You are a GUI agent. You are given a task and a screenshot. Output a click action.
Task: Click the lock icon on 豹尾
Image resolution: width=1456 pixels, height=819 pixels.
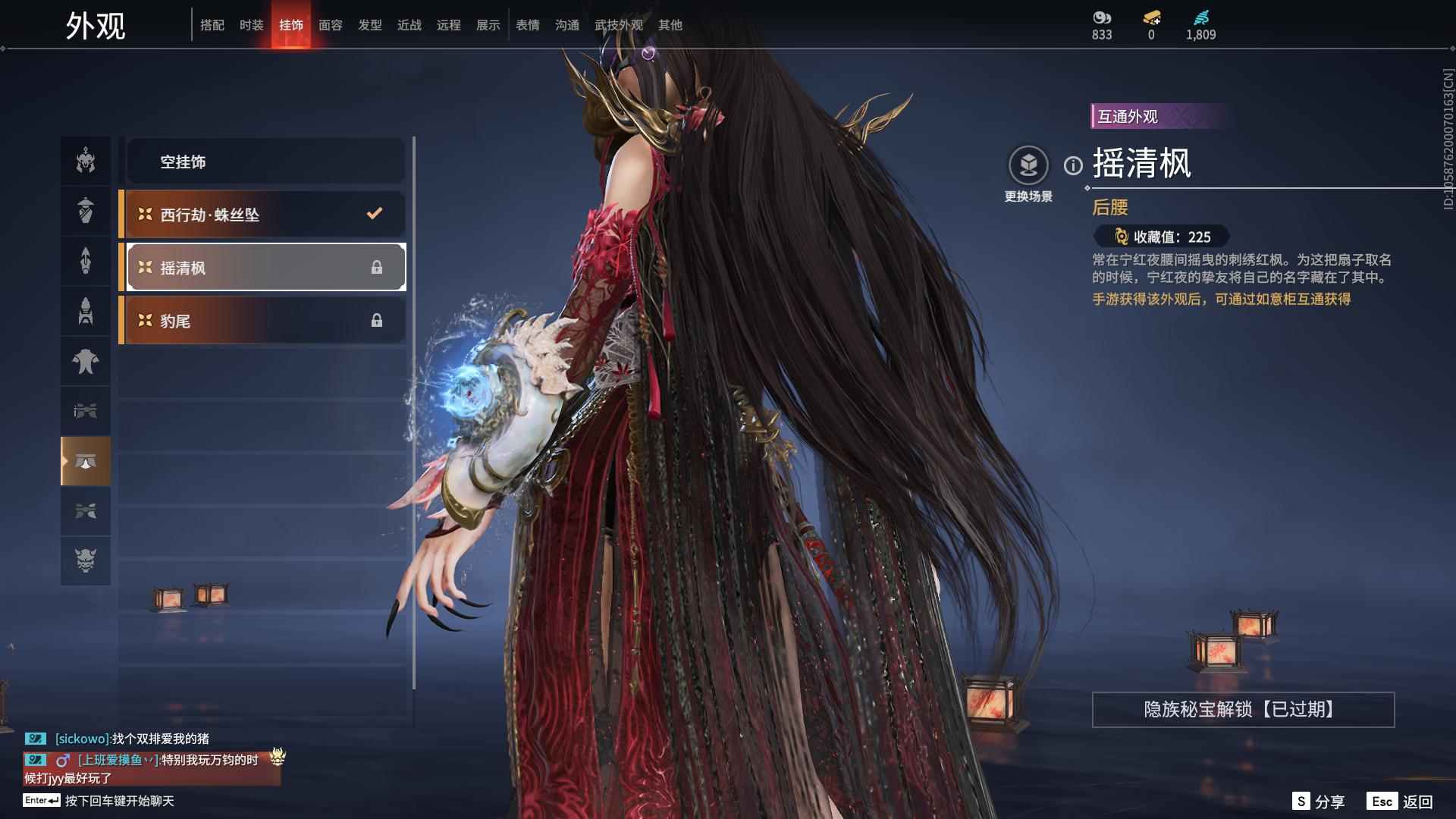[x=377, y=320]
